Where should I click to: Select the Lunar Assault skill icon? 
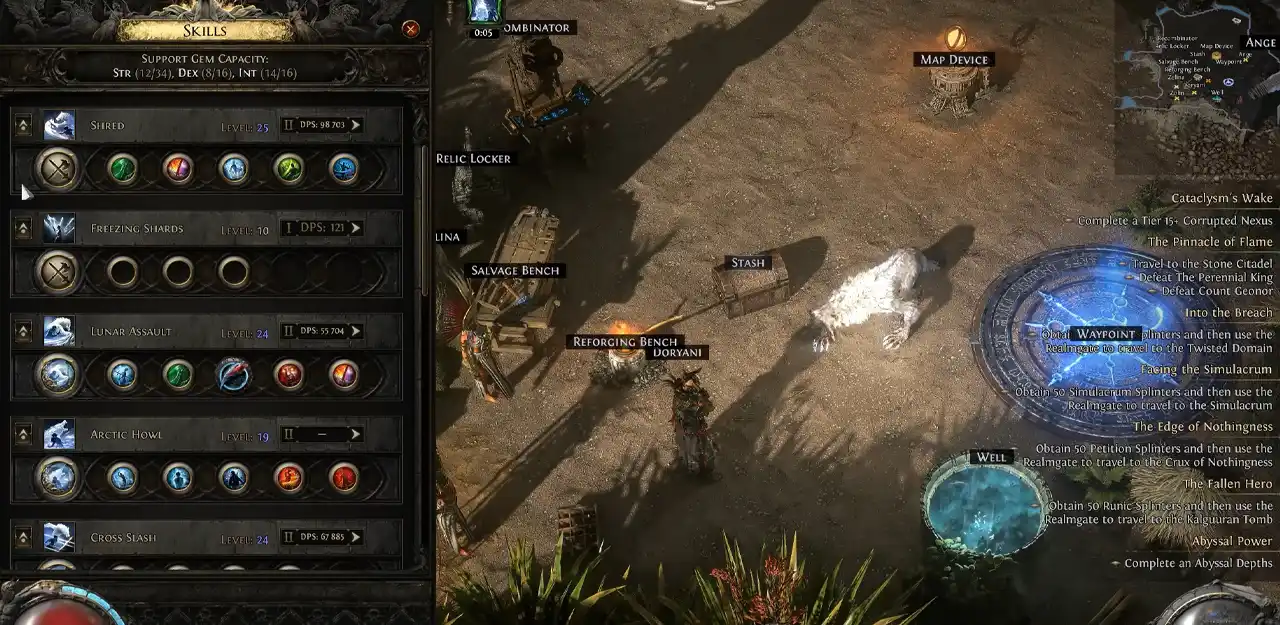click(x=59, y=331)
